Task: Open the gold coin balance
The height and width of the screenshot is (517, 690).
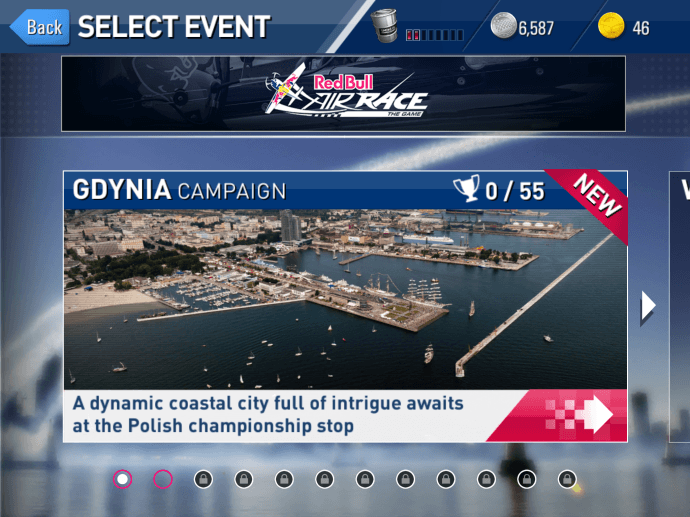Action: pyautogui.click(x=623, y=28)
